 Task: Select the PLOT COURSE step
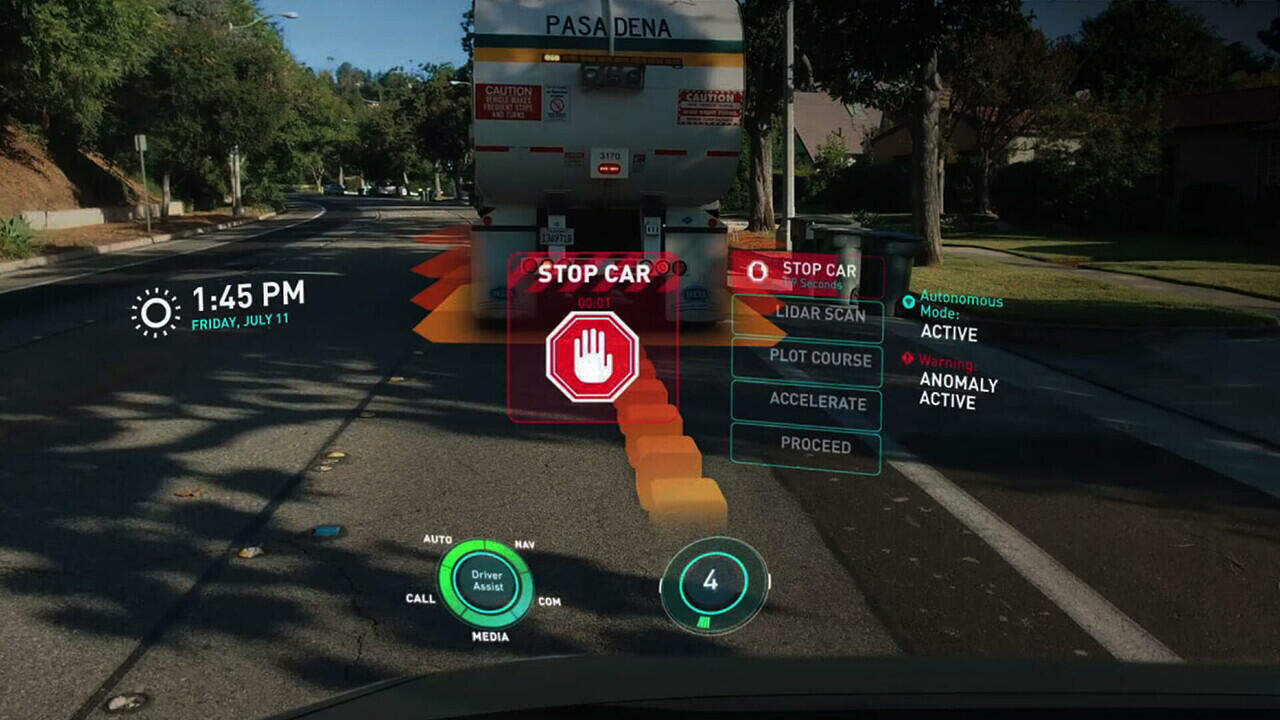pos(807,359)
